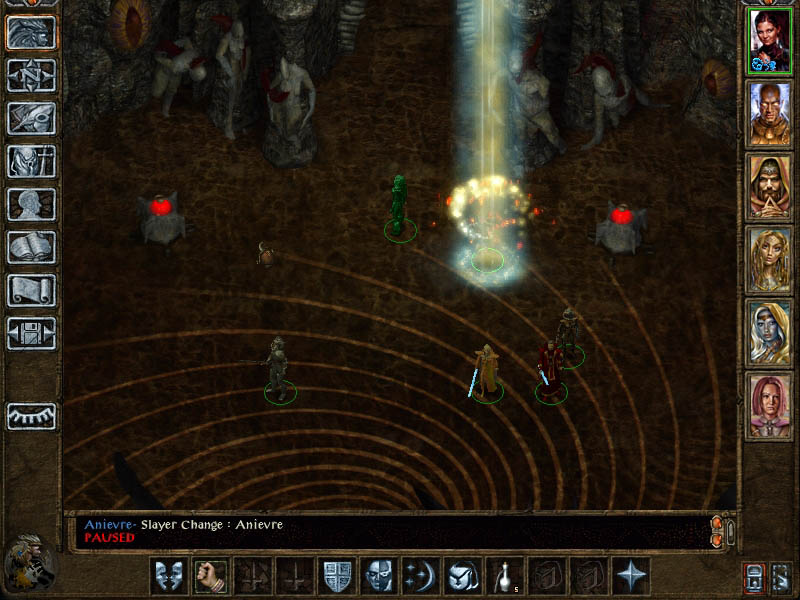
Task: Select the bald warrior's portrait
Action: 769,114
